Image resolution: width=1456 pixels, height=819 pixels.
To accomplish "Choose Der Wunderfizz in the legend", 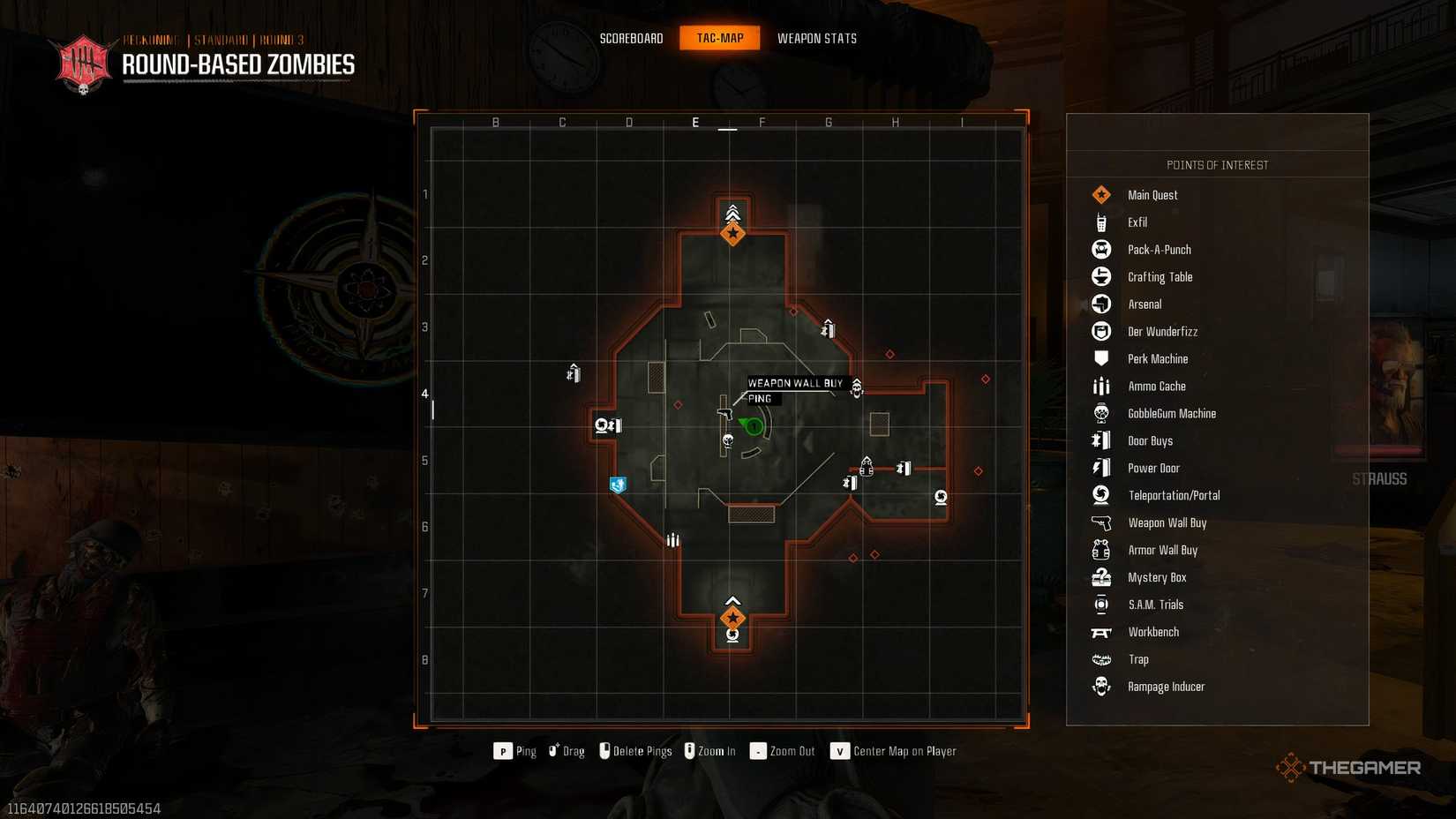I will pyautogui.click(x=1162, y=332).
